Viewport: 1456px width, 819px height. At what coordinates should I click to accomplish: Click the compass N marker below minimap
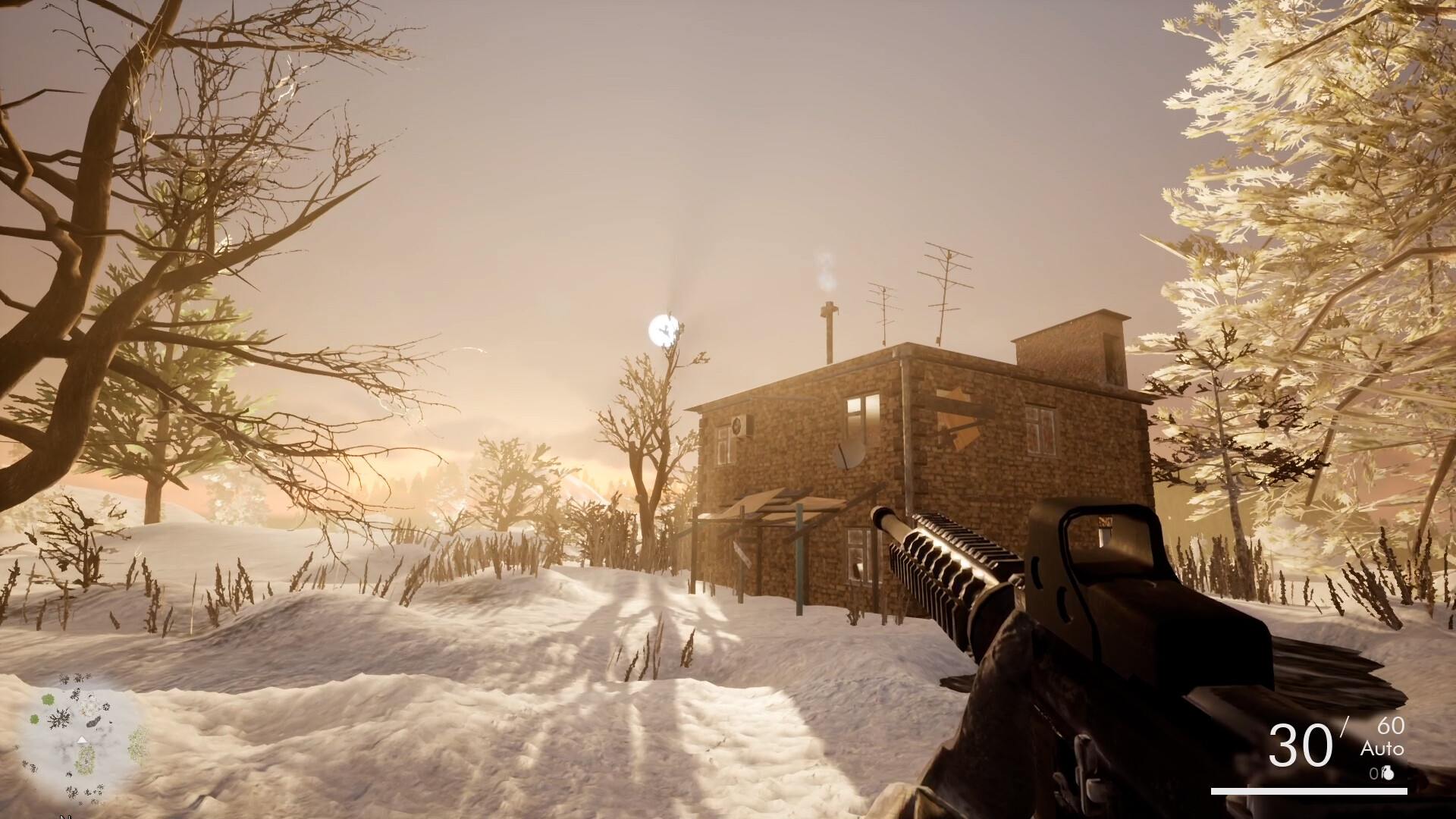pos(66,816)
